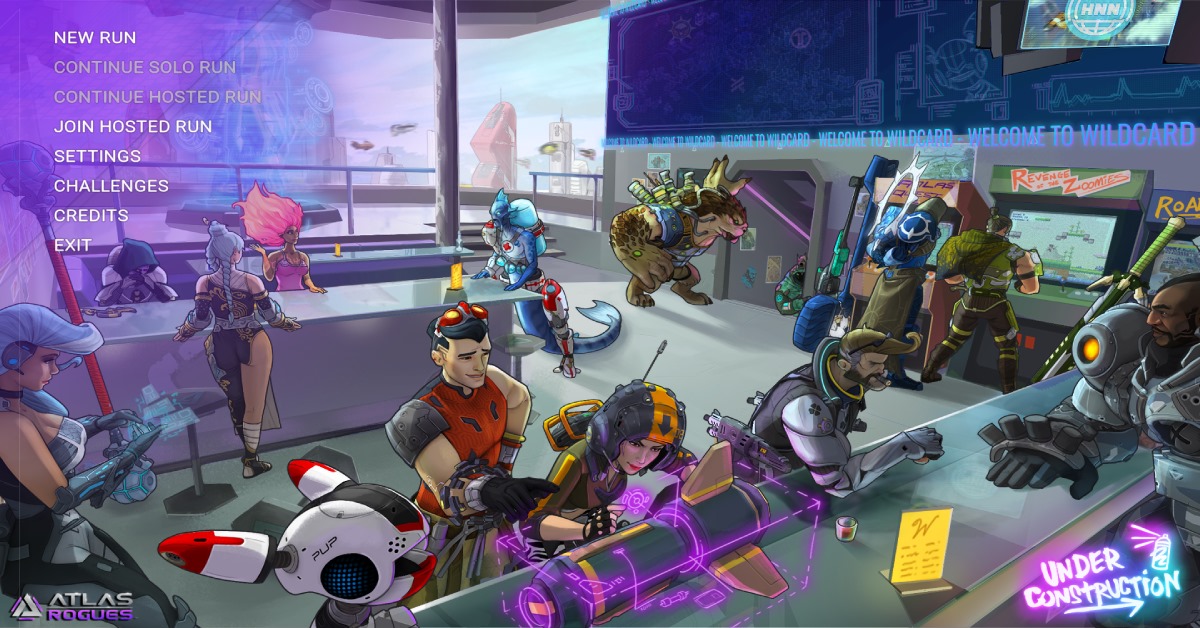The height and width of the screenshot is (628, 1200).
Task: Select Continue Solo Run
Action: tap(145, 67)
